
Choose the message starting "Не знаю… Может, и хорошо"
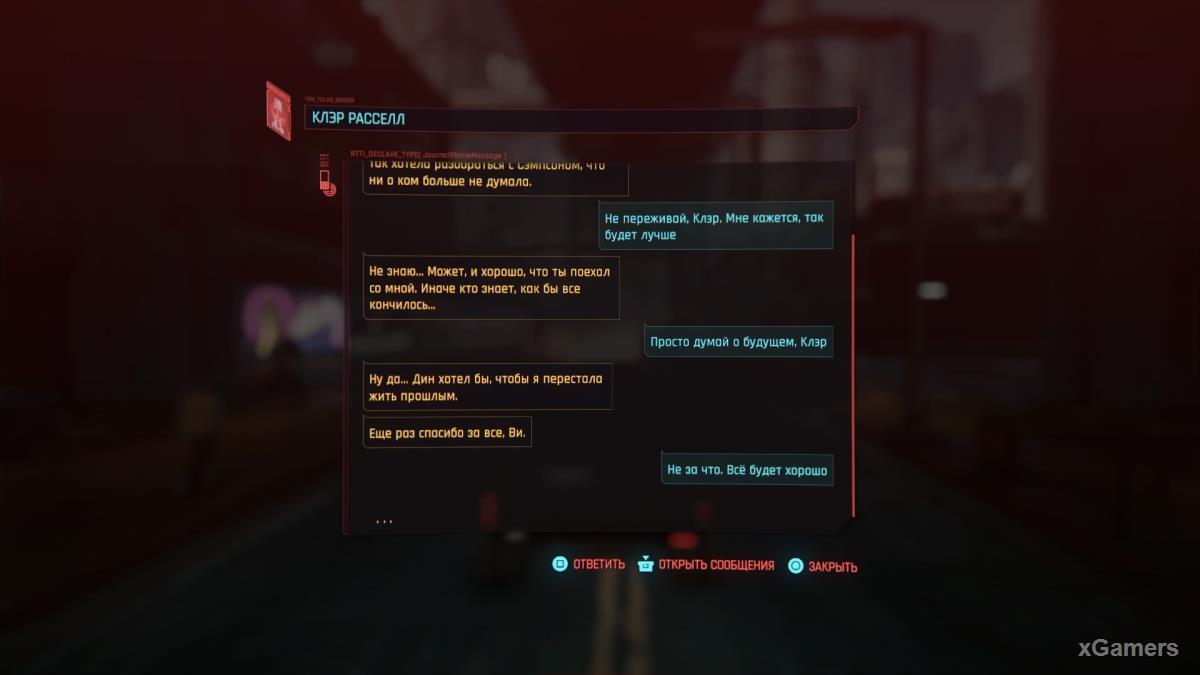point(491,288)
